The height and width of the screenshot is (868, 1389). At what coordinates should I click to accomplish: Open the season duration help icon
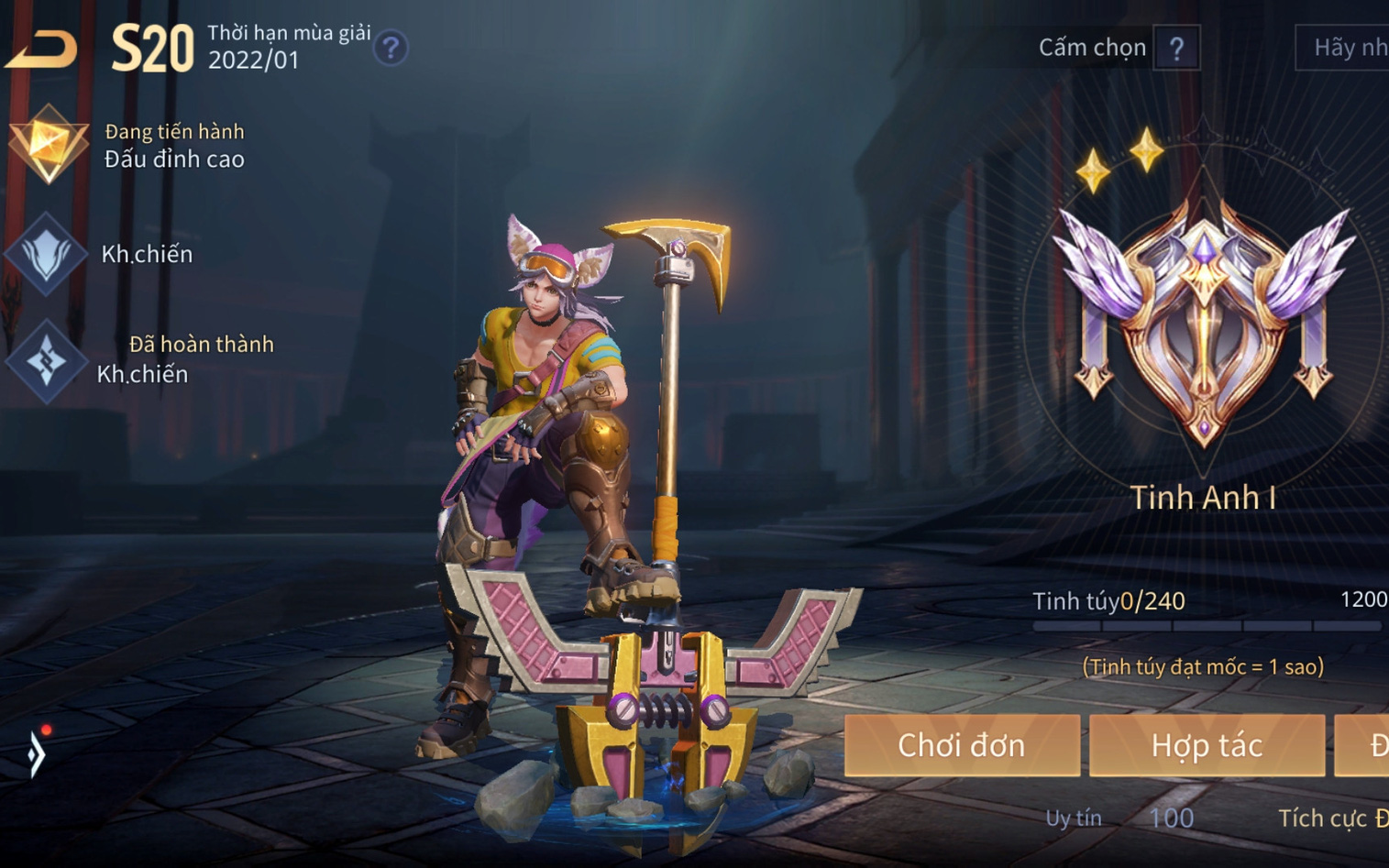coord(391,48)
